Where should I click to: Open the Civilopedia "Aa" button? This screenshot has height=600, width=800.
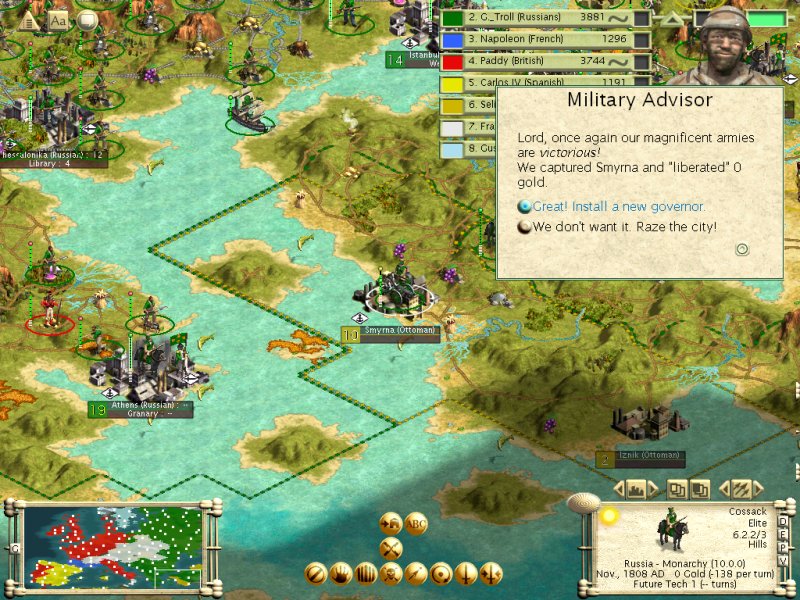coord(58,20)
